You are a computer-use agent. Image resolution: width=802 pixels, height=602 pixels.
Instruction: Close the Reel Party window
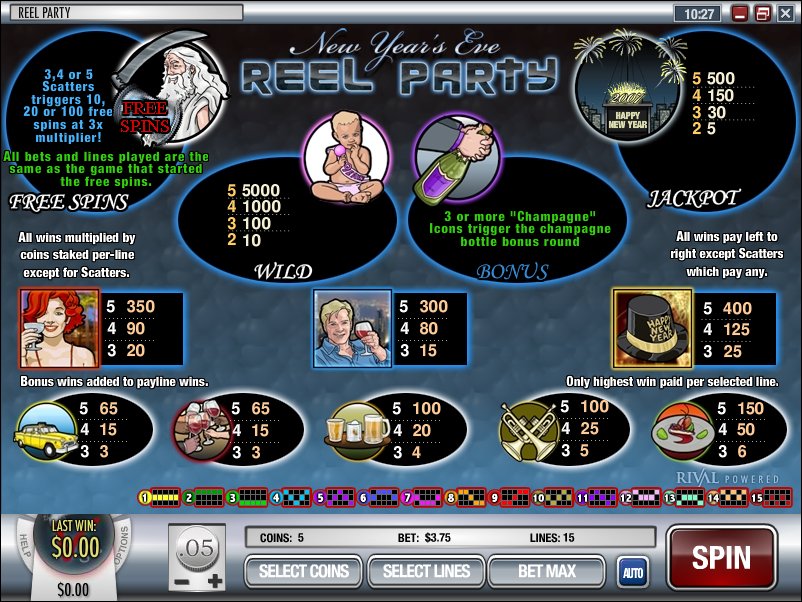(784, 14)
